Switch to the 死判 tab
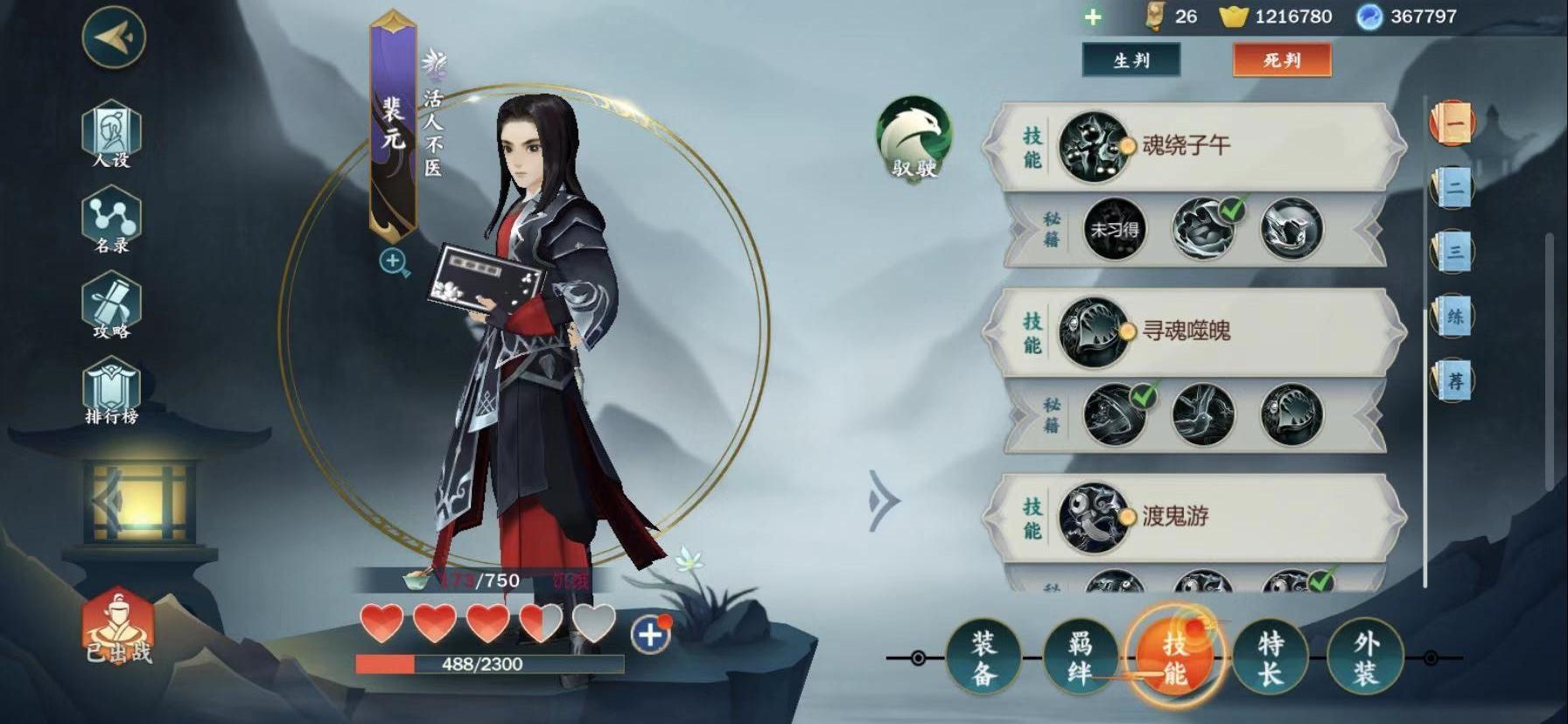Image resolution: width=1568 pixels, height=724 pixels. [x=1281, y=60]
